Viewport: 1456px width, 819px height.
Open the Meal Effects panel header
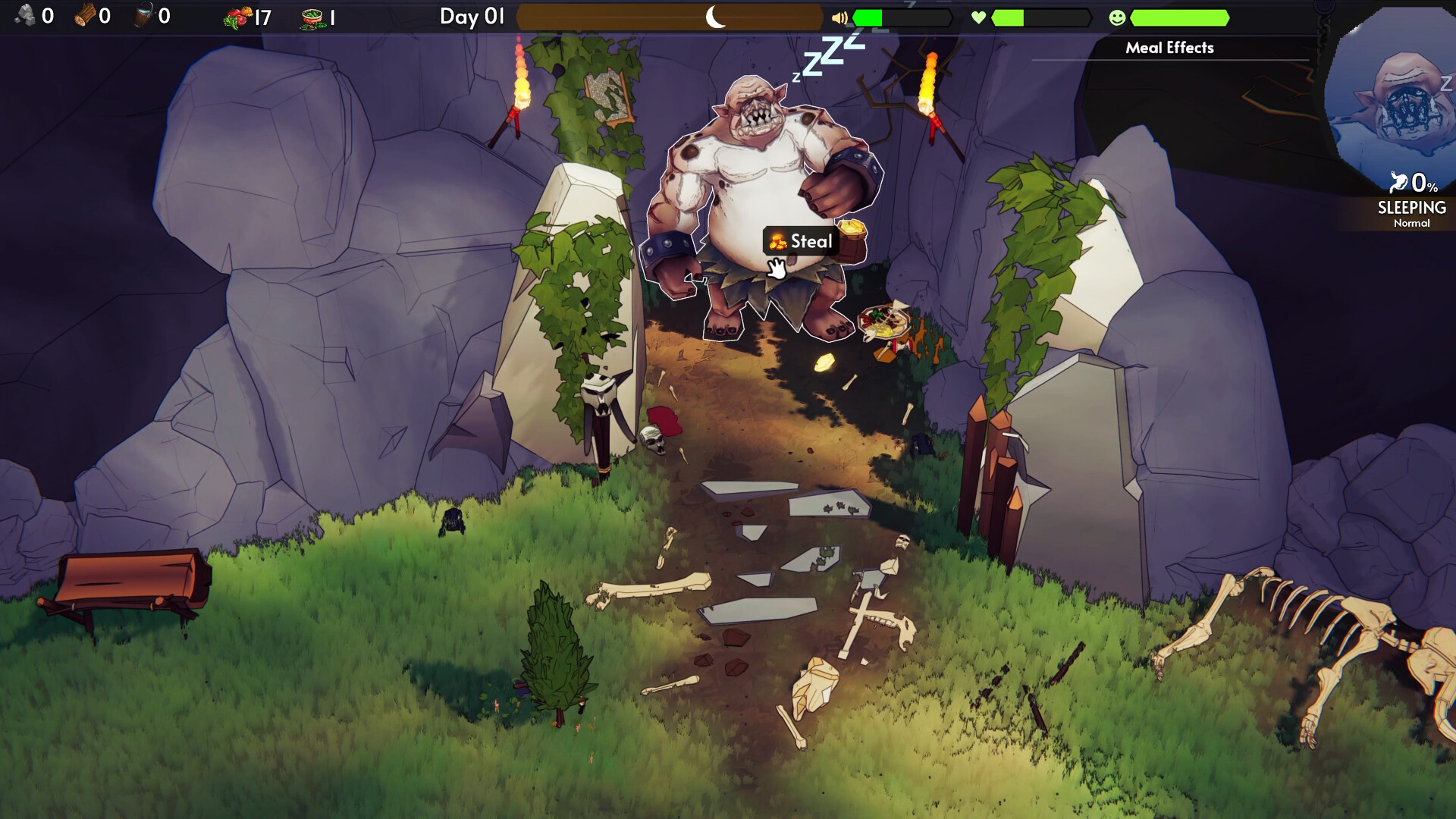pos(1170,48)
